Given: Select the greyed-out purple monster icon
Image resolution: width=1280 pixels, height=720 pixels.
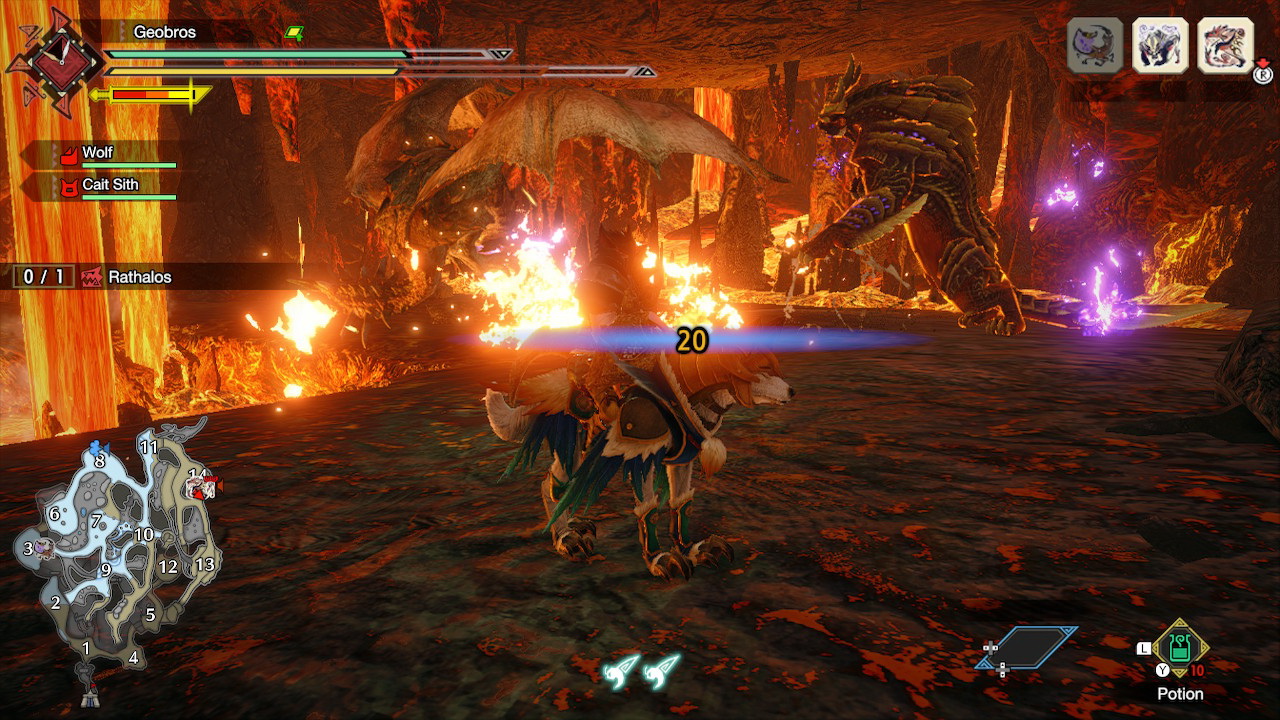Looking at the screenshot, I should pyautogui.click(x=1095, y=45).
